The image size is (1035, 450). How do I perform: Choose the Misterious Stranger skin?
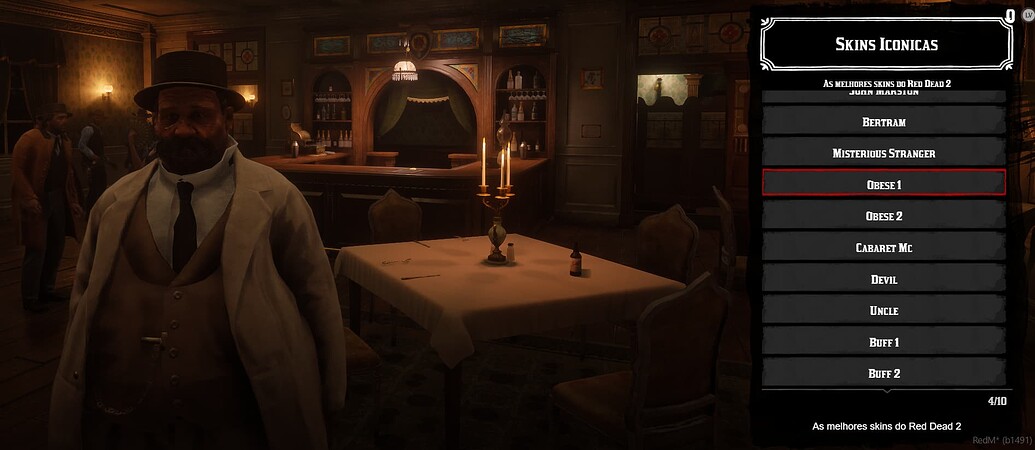pos(883,153)
